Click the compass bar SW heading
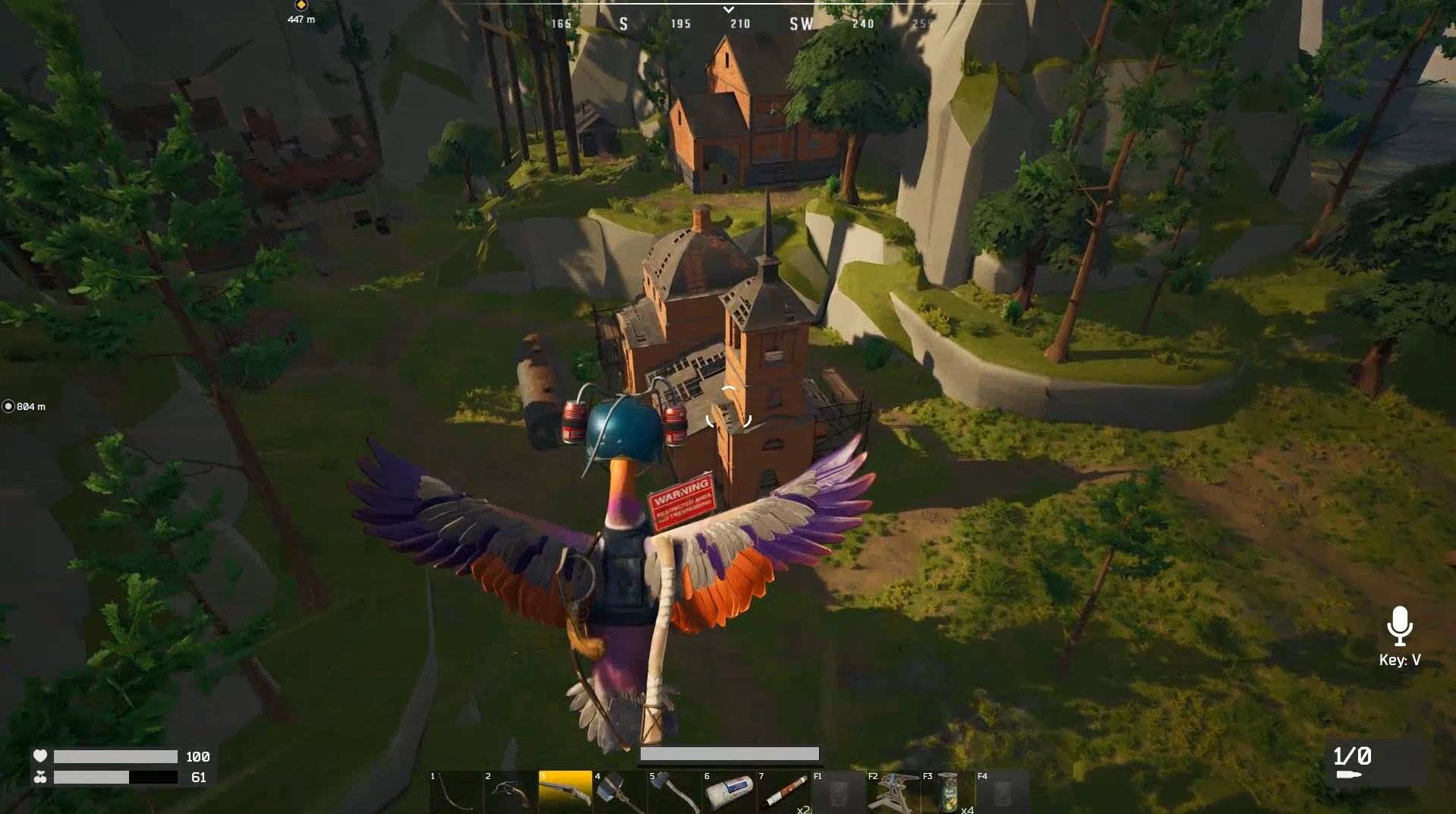Image resolution: width=1456 pixels, height=814 pixels. click(x=801, y=24)
